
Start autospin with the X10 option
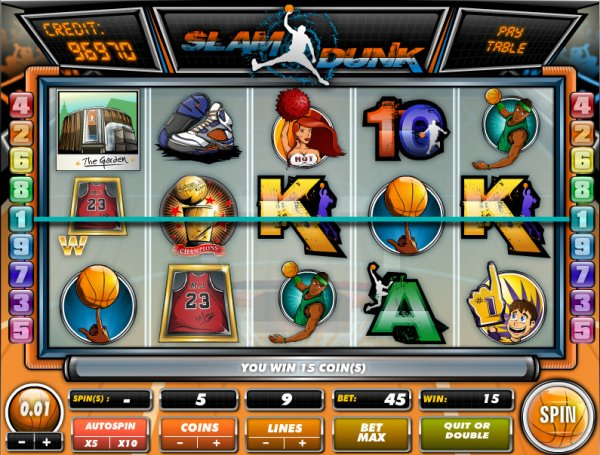pos(128,443)
